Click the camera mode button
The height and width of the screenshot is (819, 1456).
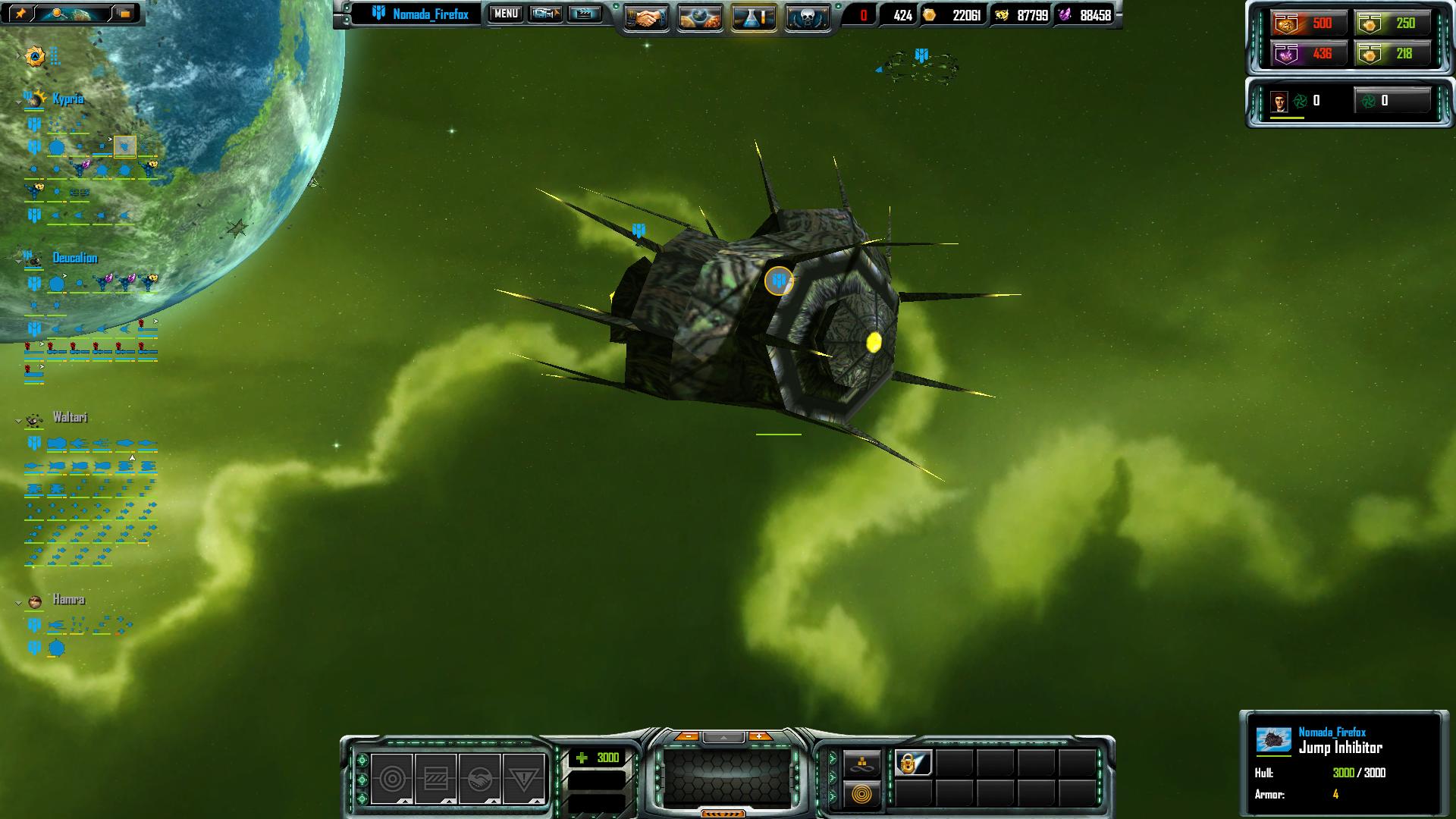pos(545,14)
